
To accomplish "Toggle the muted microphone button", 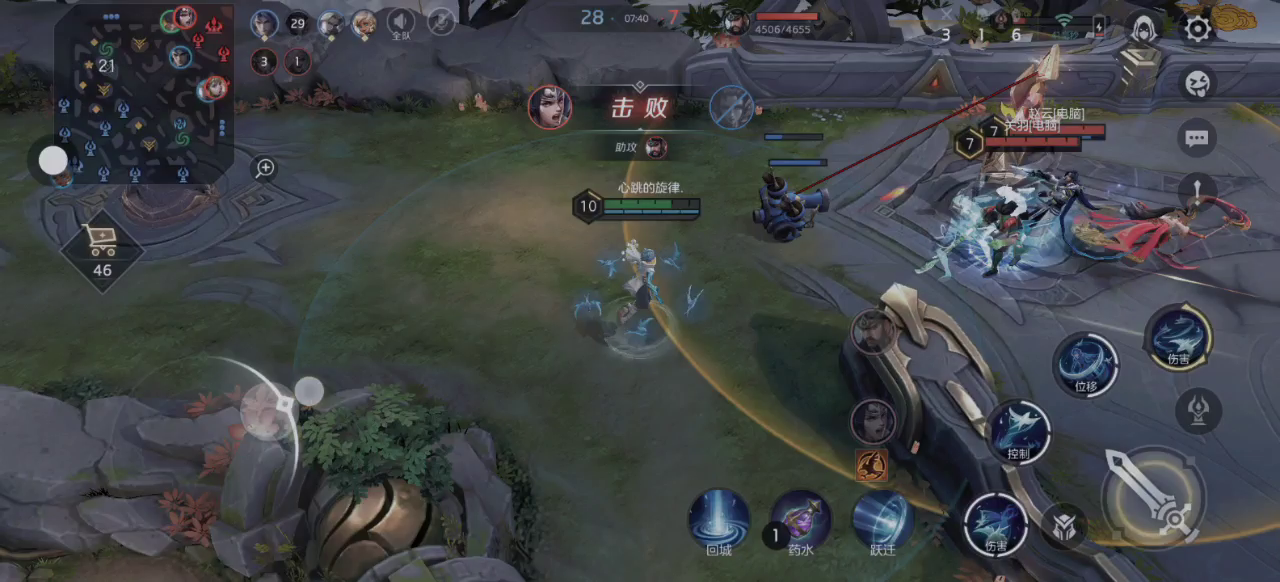I will click(441, 22).
